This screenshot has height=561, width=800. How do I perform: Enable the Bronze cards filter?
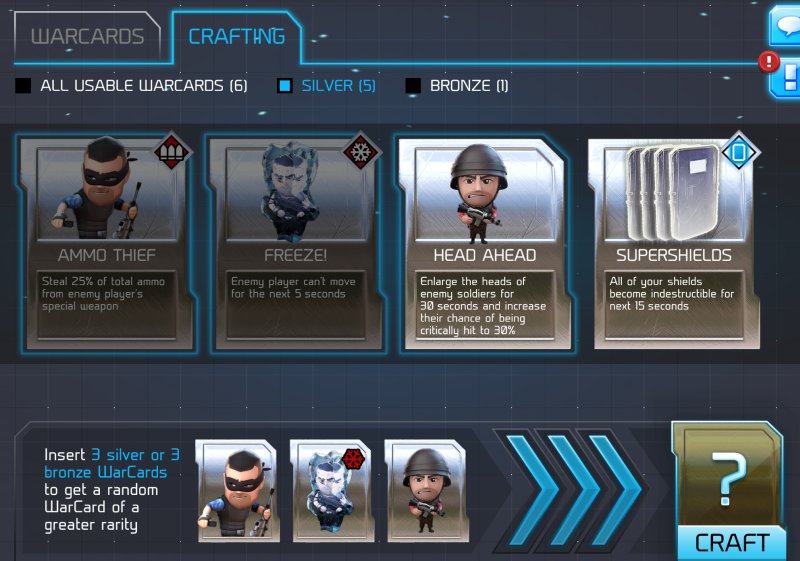pyautogui.click(x=413, y=86)
